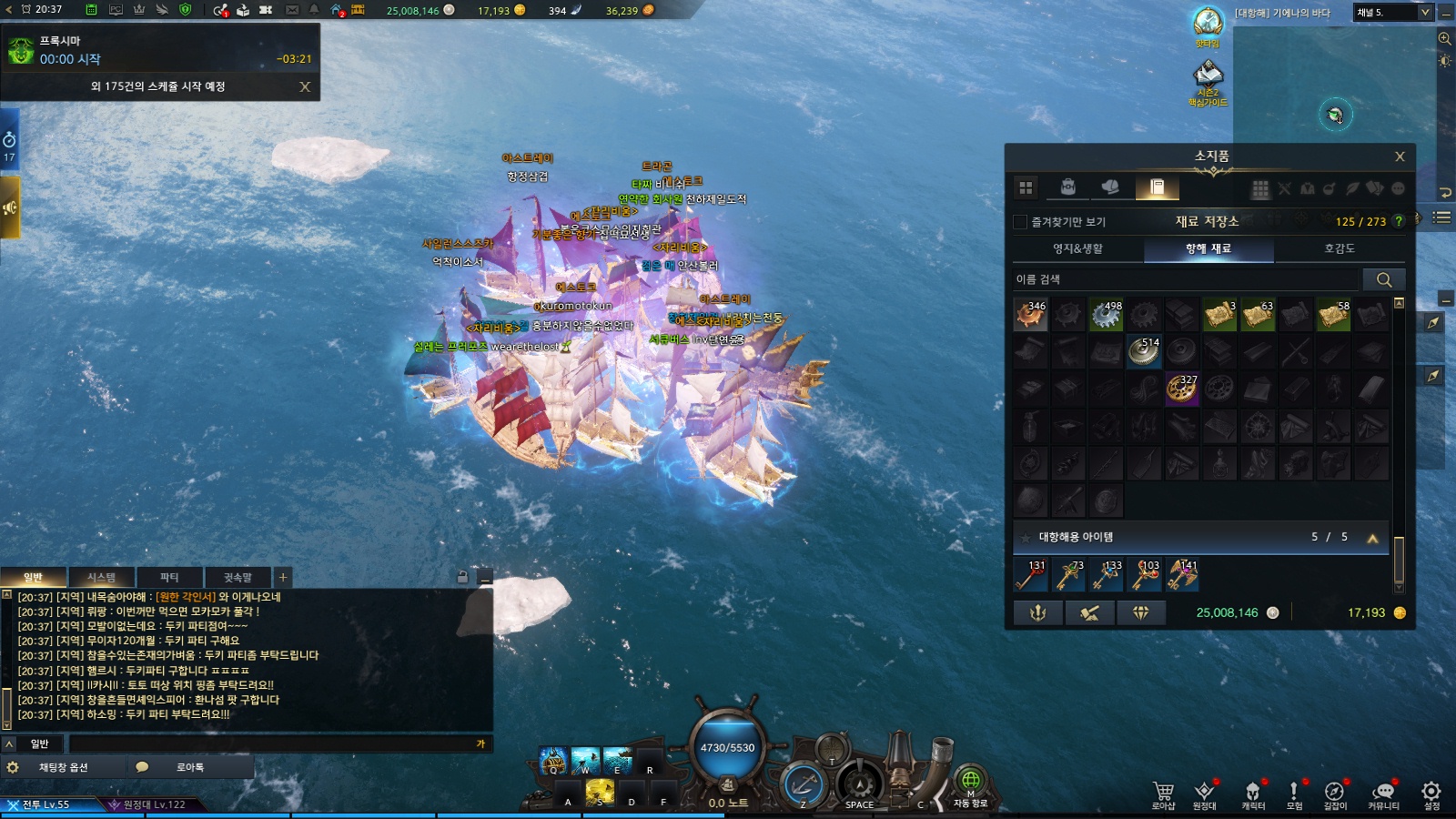Image resolution: width=1456 pixels, height=819 pixels.
Task: Select the purple gold wheel item with 327
Action: [1181, 389]
